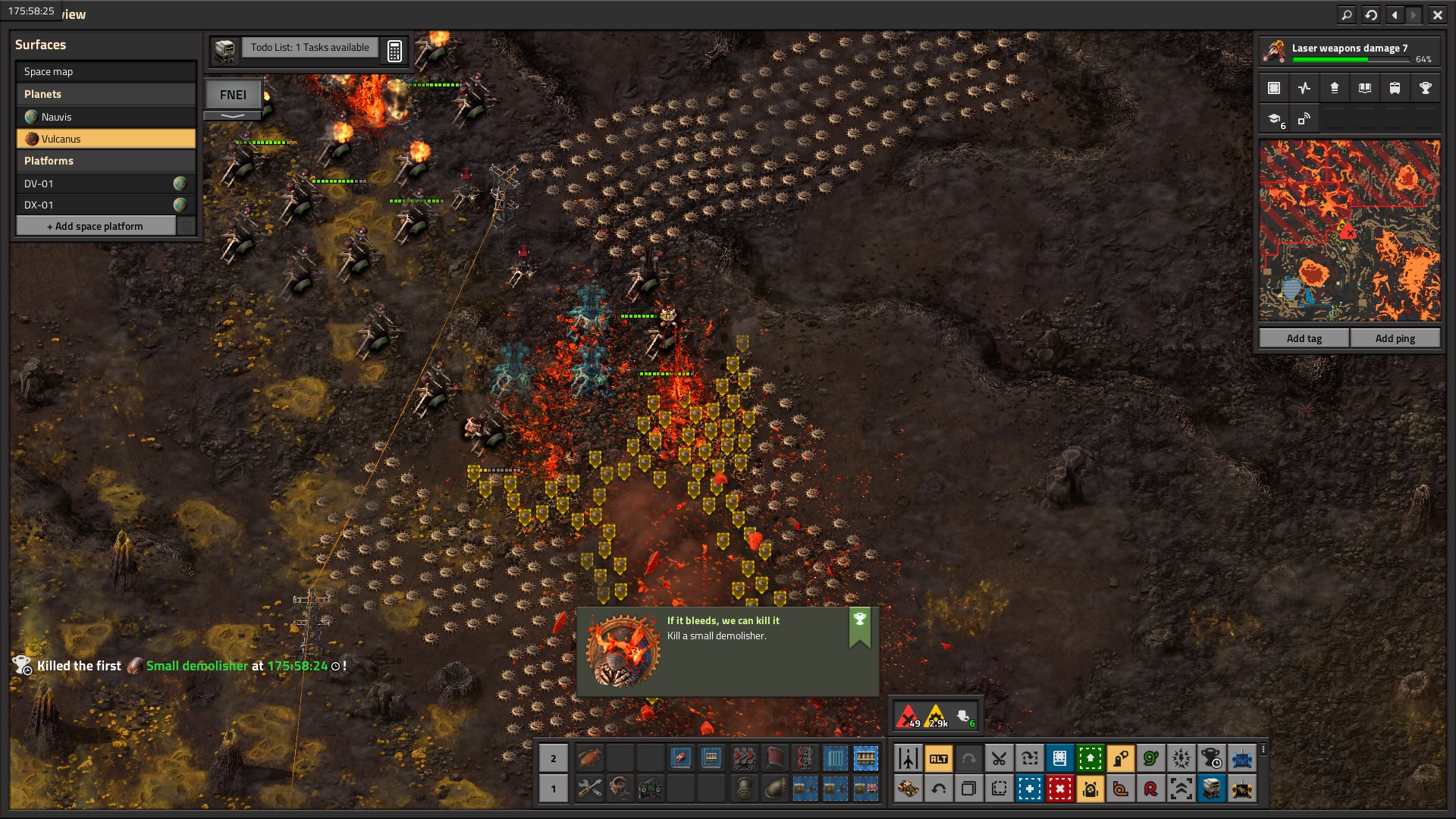Open the FNEI recipe browser
1456x819 pixels.
click(233, 95)
